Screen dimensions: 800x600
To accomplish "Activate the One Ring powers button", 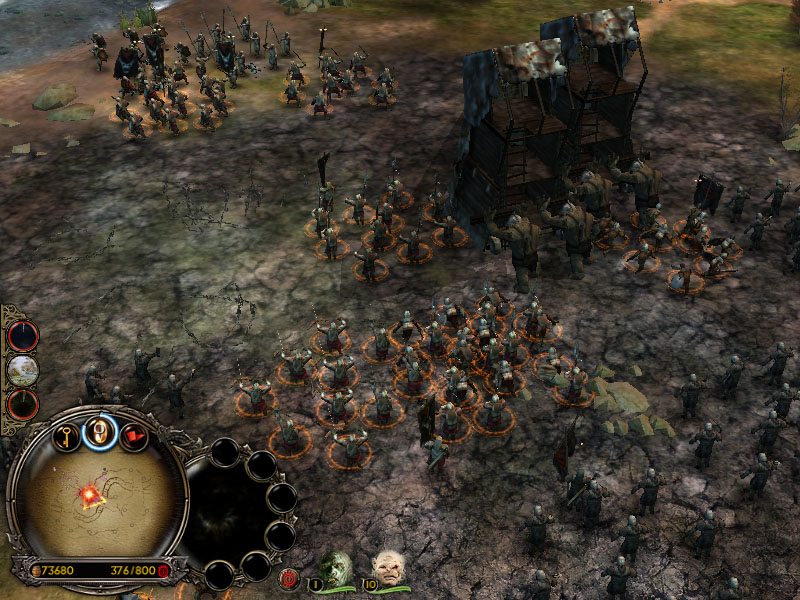I will click(100, 432).
